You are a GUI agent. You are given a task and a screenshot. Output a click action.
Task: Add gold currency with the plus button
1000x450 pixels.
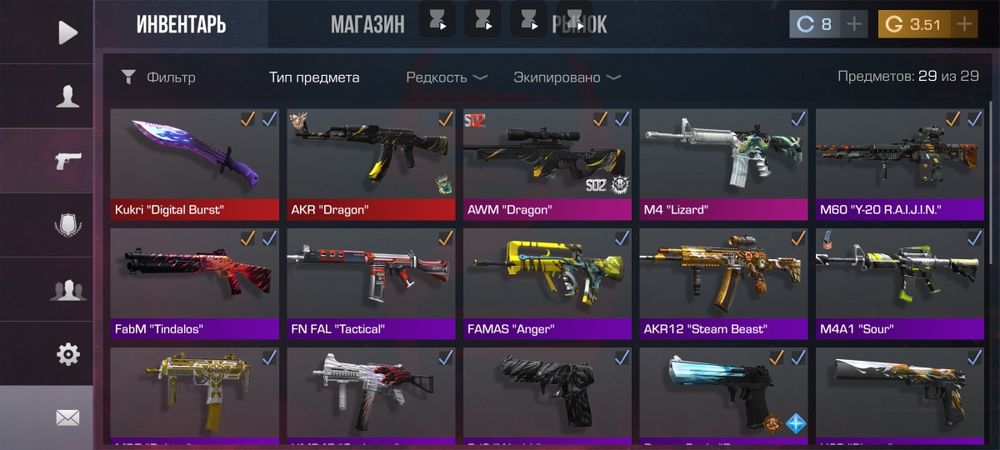coord(964,25)
